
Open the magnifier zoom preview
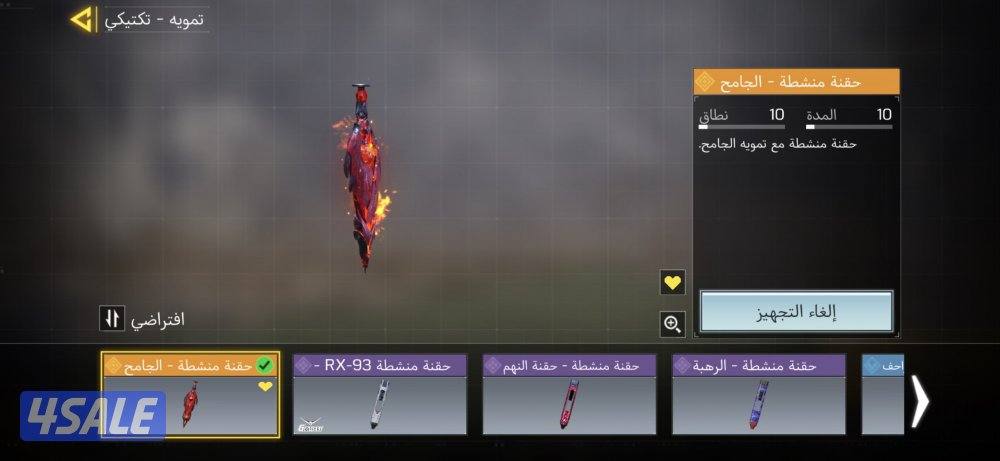pos(673,323)
